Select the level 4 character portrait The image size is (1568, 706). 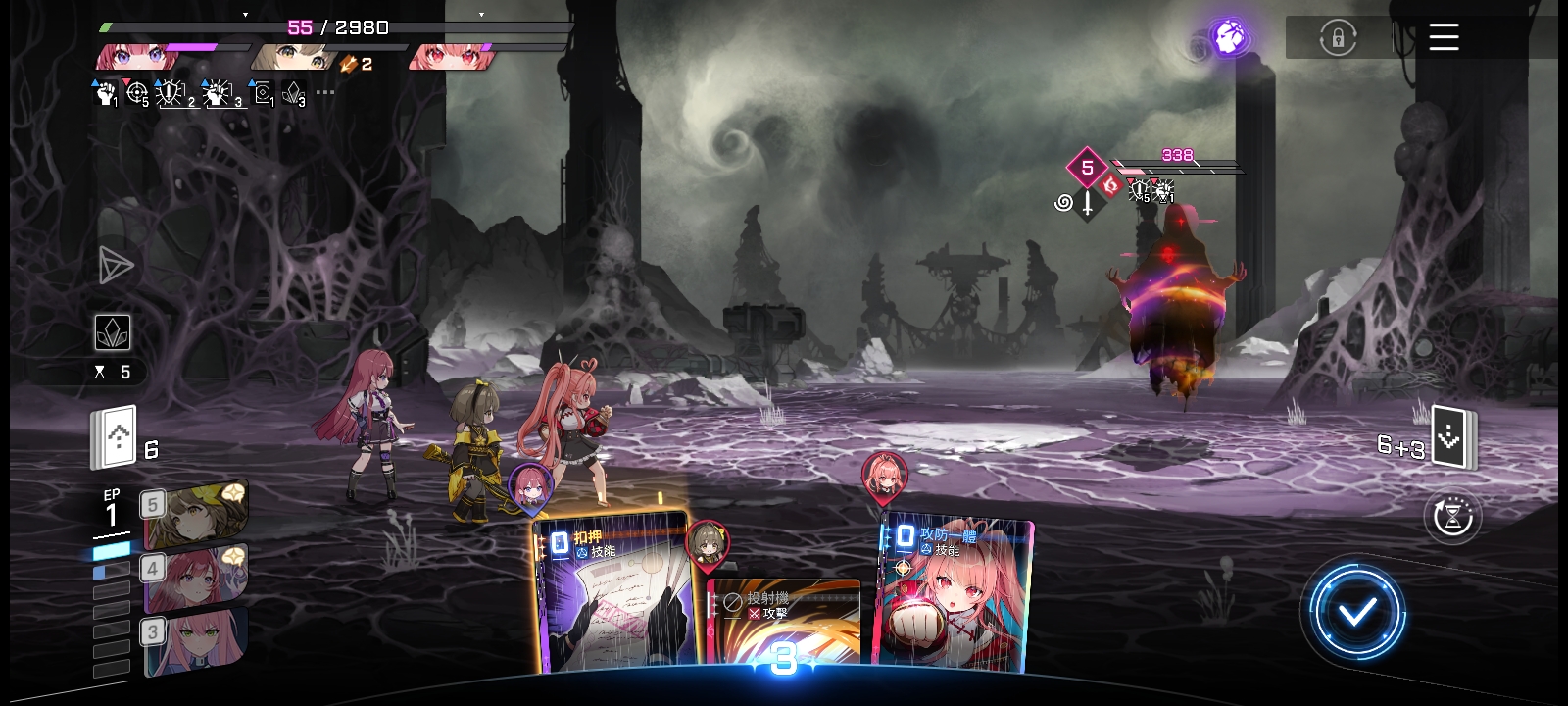click(x=196, y=579)
